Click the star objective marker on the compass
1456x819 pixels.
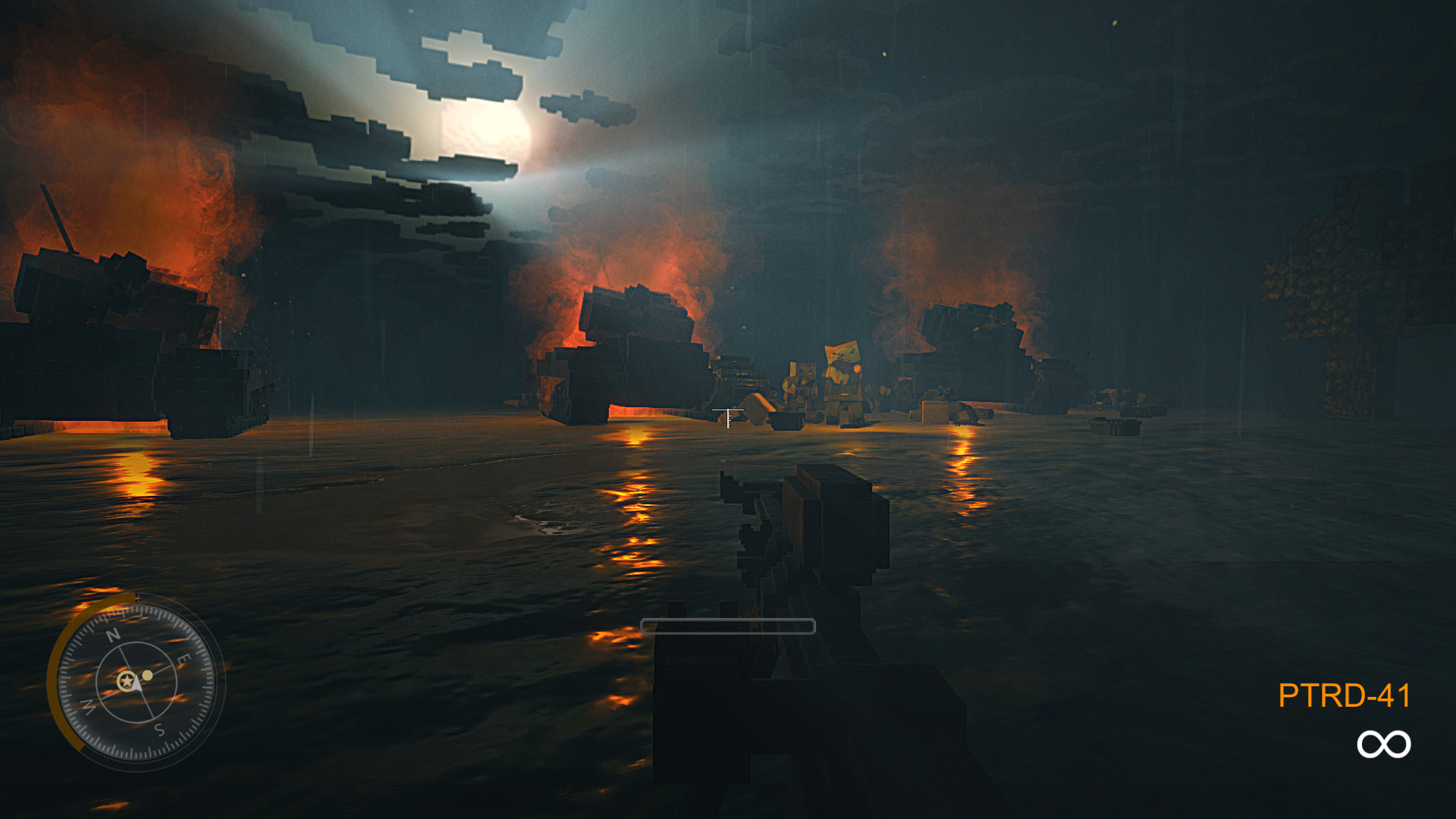coord(127,681)
